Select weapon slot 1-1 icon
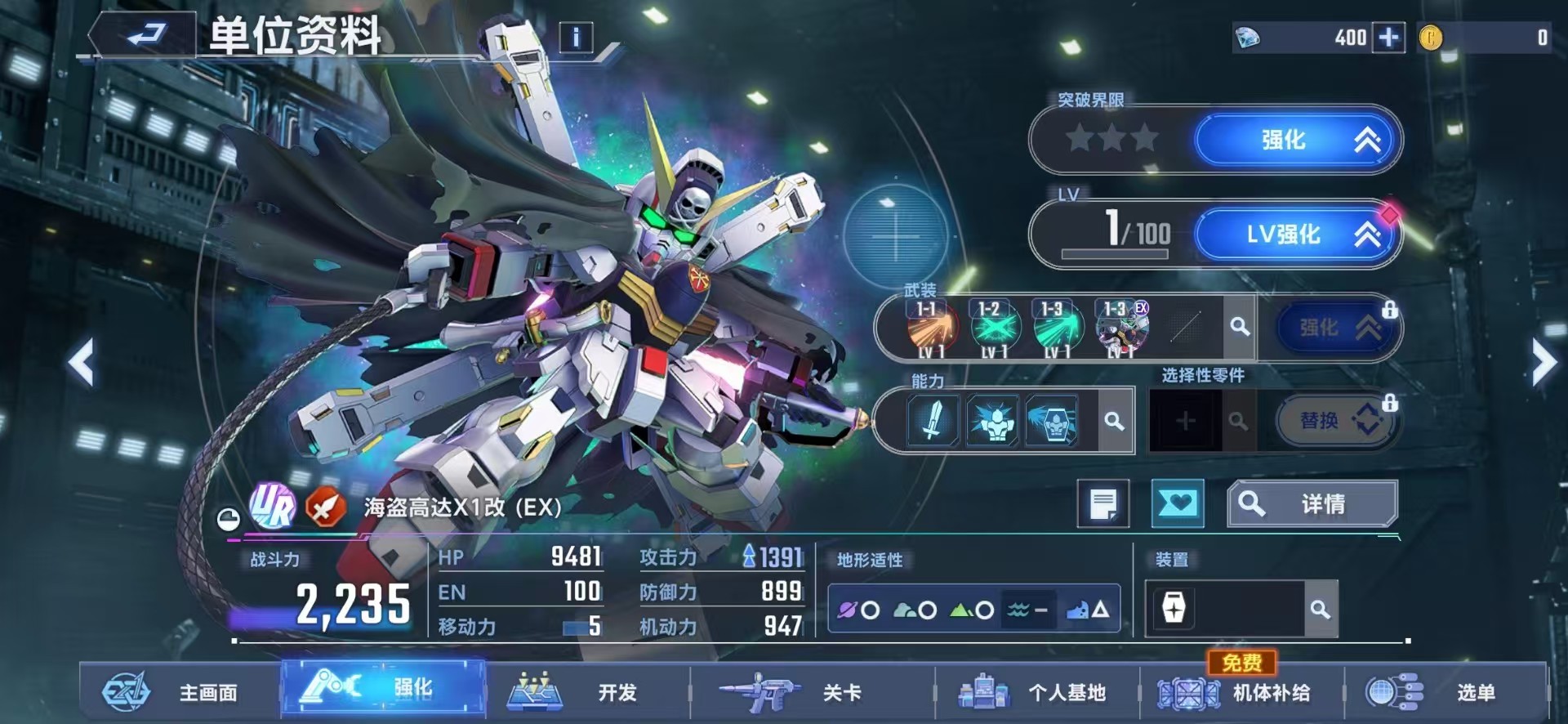 931,327
